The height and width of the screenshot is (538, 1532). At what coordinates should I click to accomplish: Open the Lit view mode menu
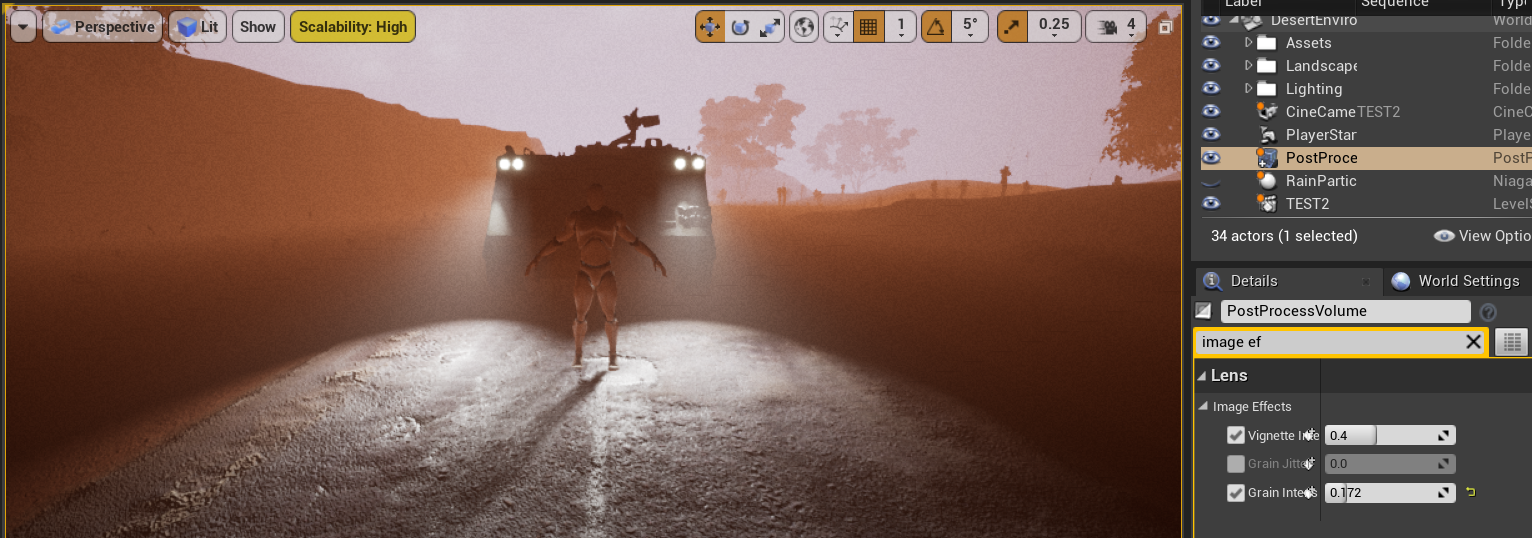[x=197, y=27]
